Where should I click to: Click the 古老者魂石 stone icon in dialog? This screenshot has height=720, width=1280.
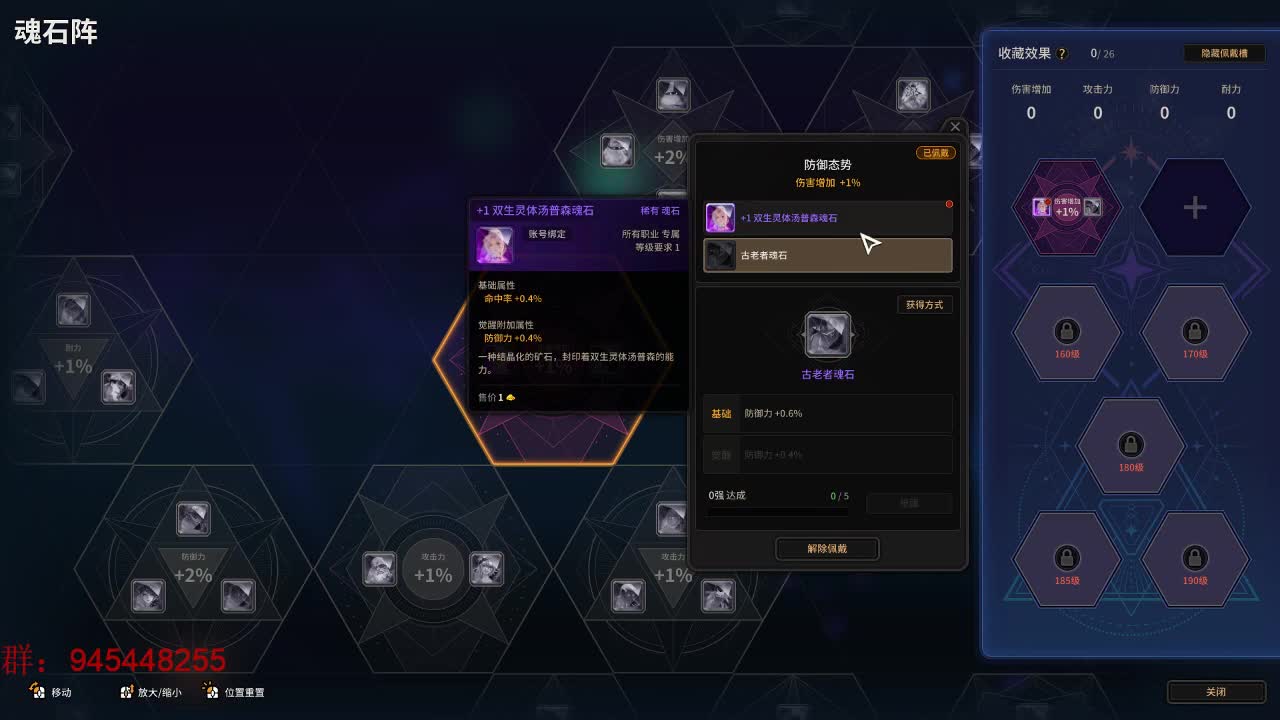pos(827,334)
